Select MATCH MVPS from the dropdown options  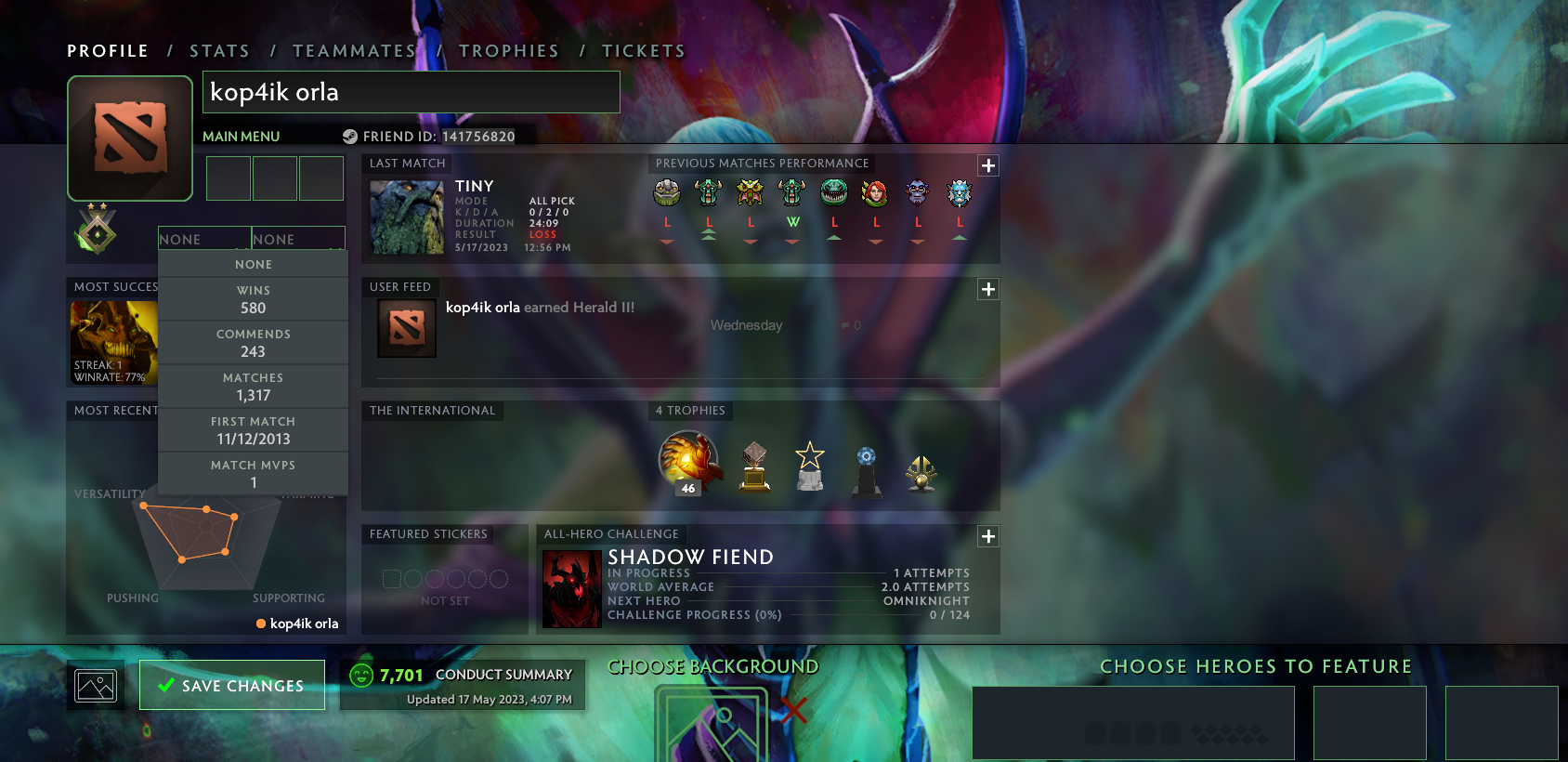coord(253,473)
